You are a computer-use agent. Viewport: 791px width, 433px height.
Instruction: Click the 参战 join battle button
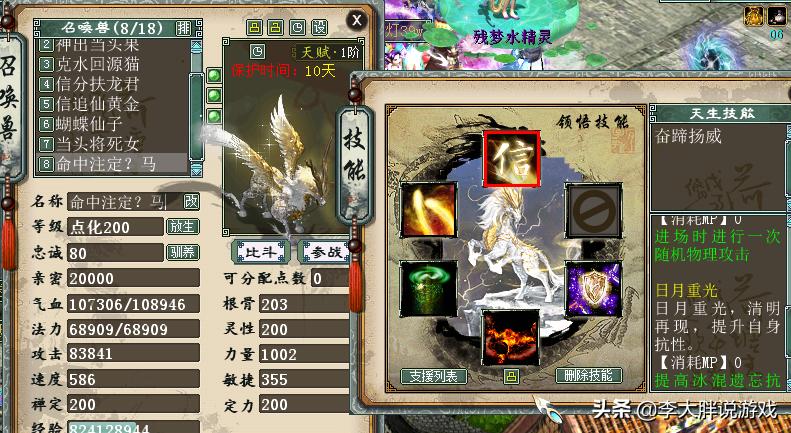pyautogui.click(x=319, y=251)
